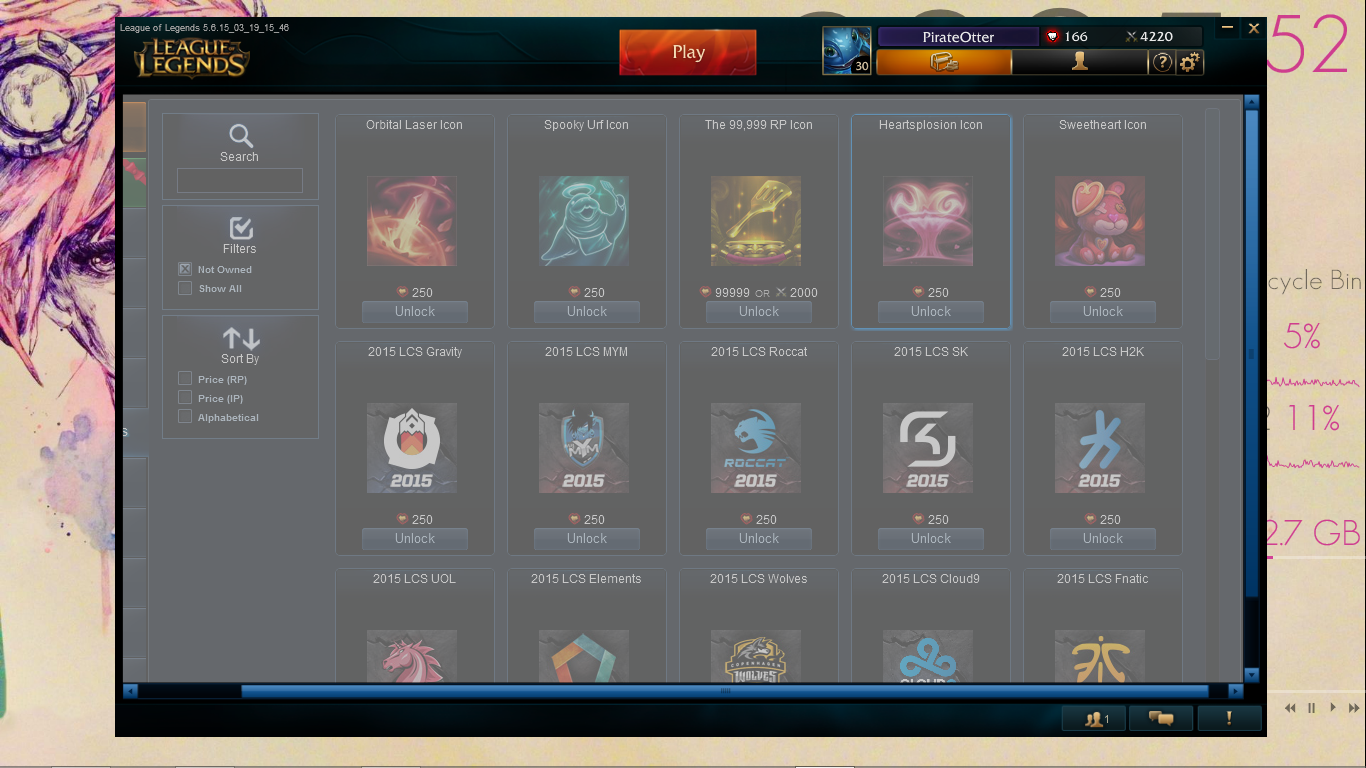
Task: Enable sorting by Price (RP)
Action: point(184,379)
